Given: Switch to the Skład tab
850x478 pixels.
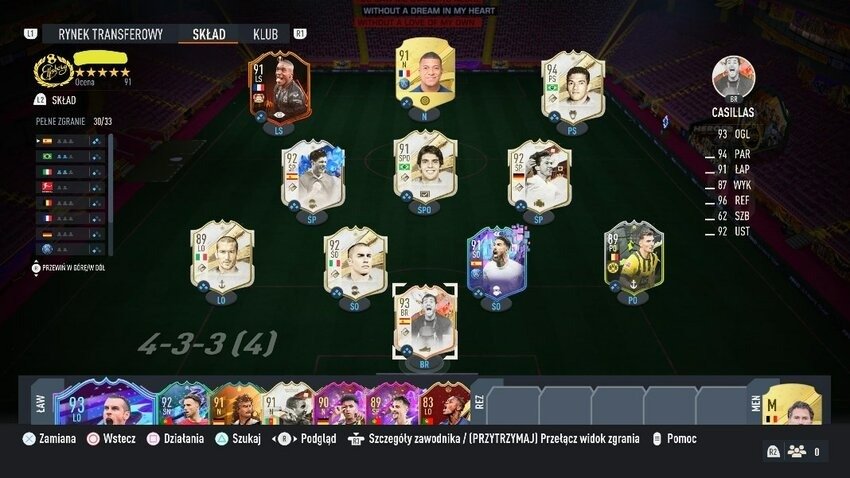Looking at the screenshot, I should pyautogui.click(x=208, y=34).
